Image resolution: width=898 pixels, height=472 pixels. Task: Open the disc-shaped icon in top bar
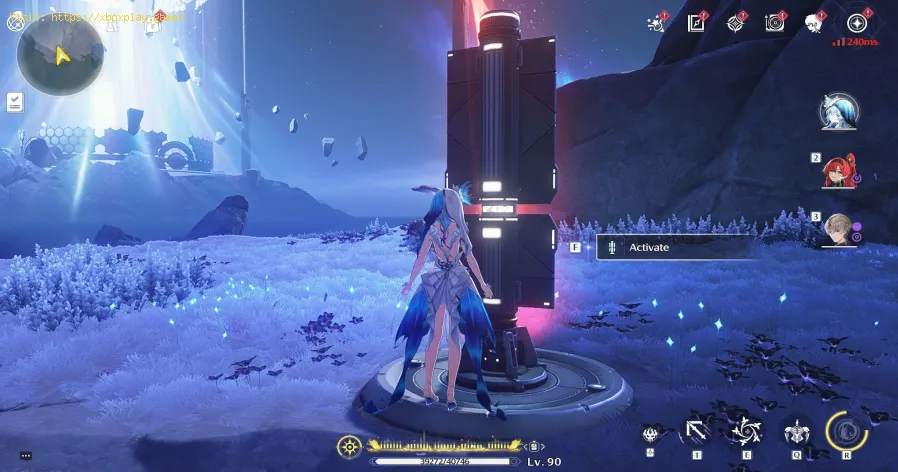pos(774,22)
